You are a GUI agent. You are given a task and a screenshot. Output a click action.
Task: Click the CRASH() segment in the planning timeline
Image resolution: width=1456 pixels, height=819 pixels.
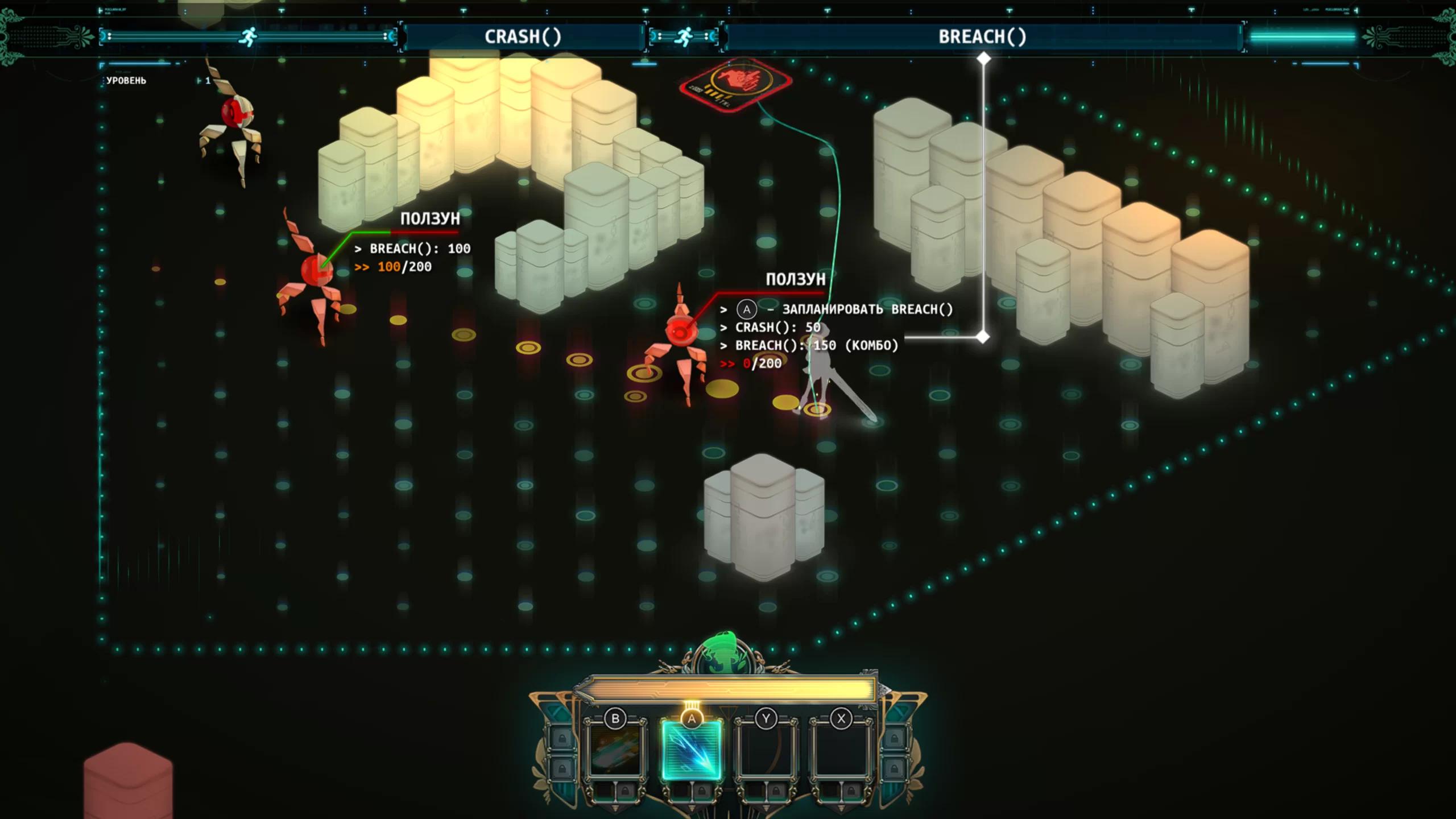[523, 36]
